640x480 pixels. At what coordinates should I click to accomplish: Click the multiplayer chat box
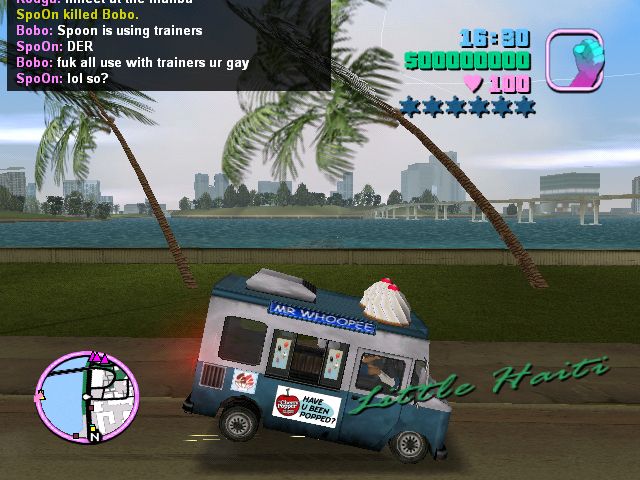(168, 45)
